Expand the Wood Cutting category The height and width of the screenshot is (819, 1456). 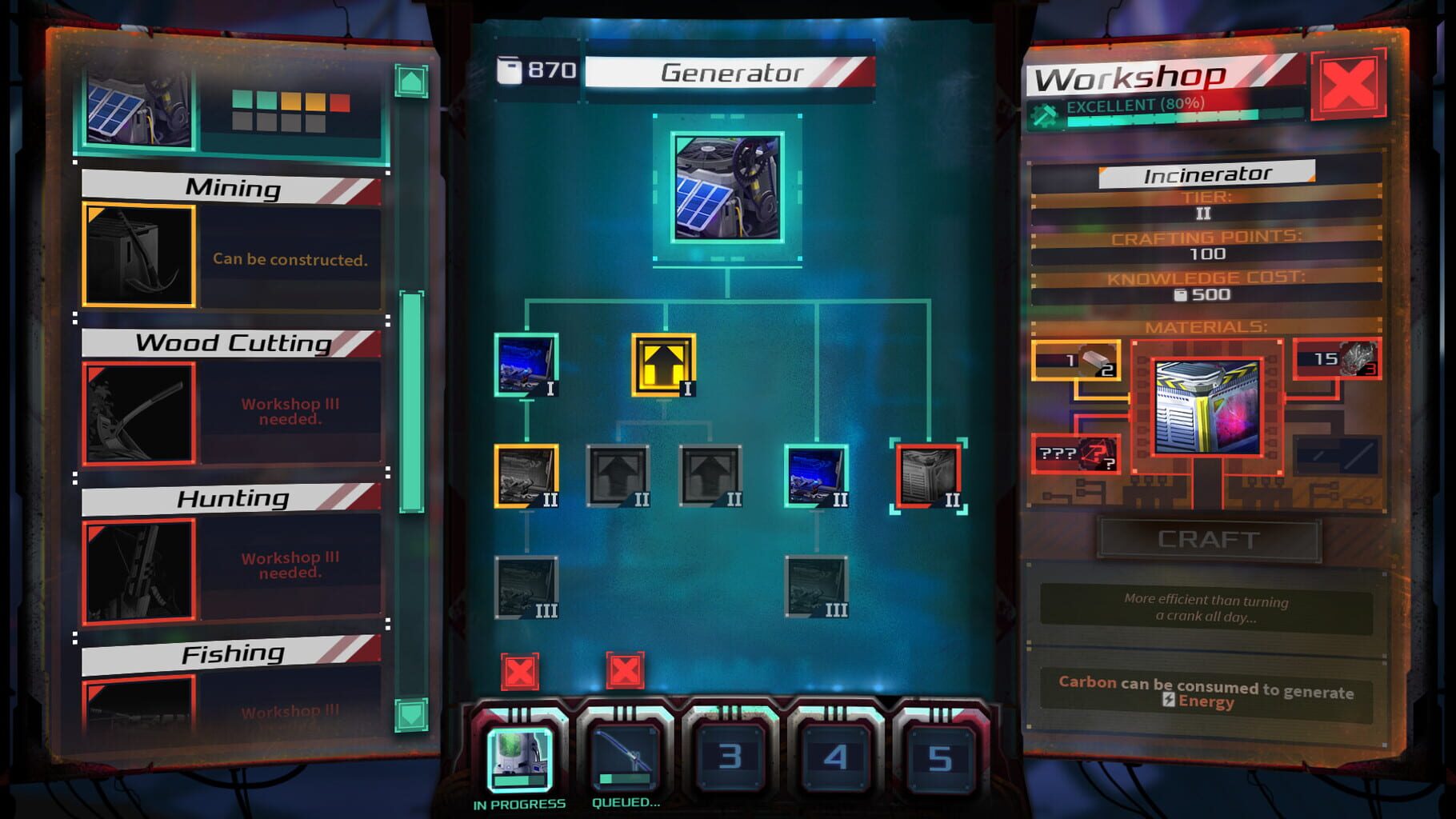point(230,343)
